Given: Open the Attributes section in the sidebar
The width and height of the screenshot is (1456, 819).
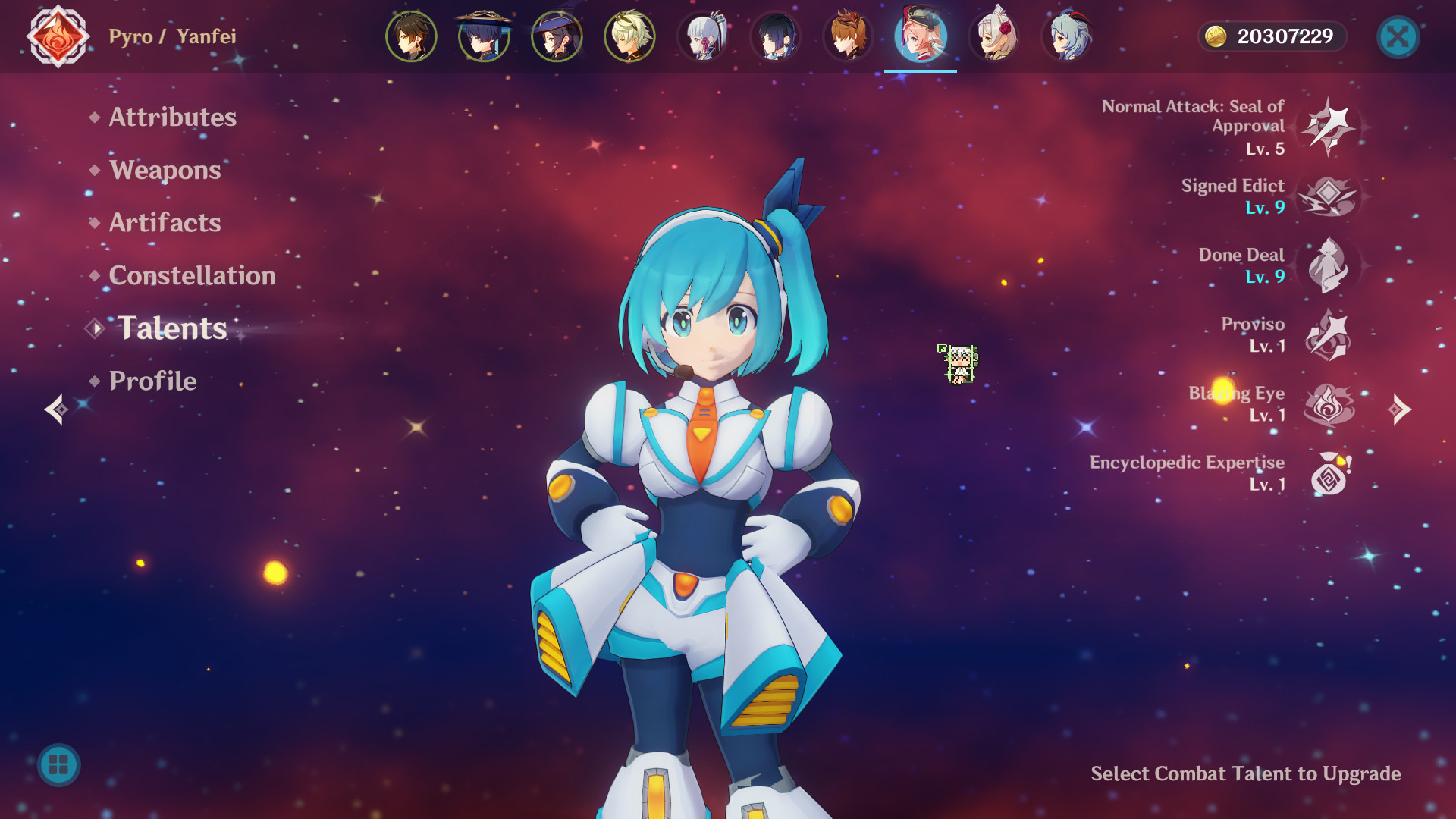Looking at the screenshot, I should tap(171, 118).
